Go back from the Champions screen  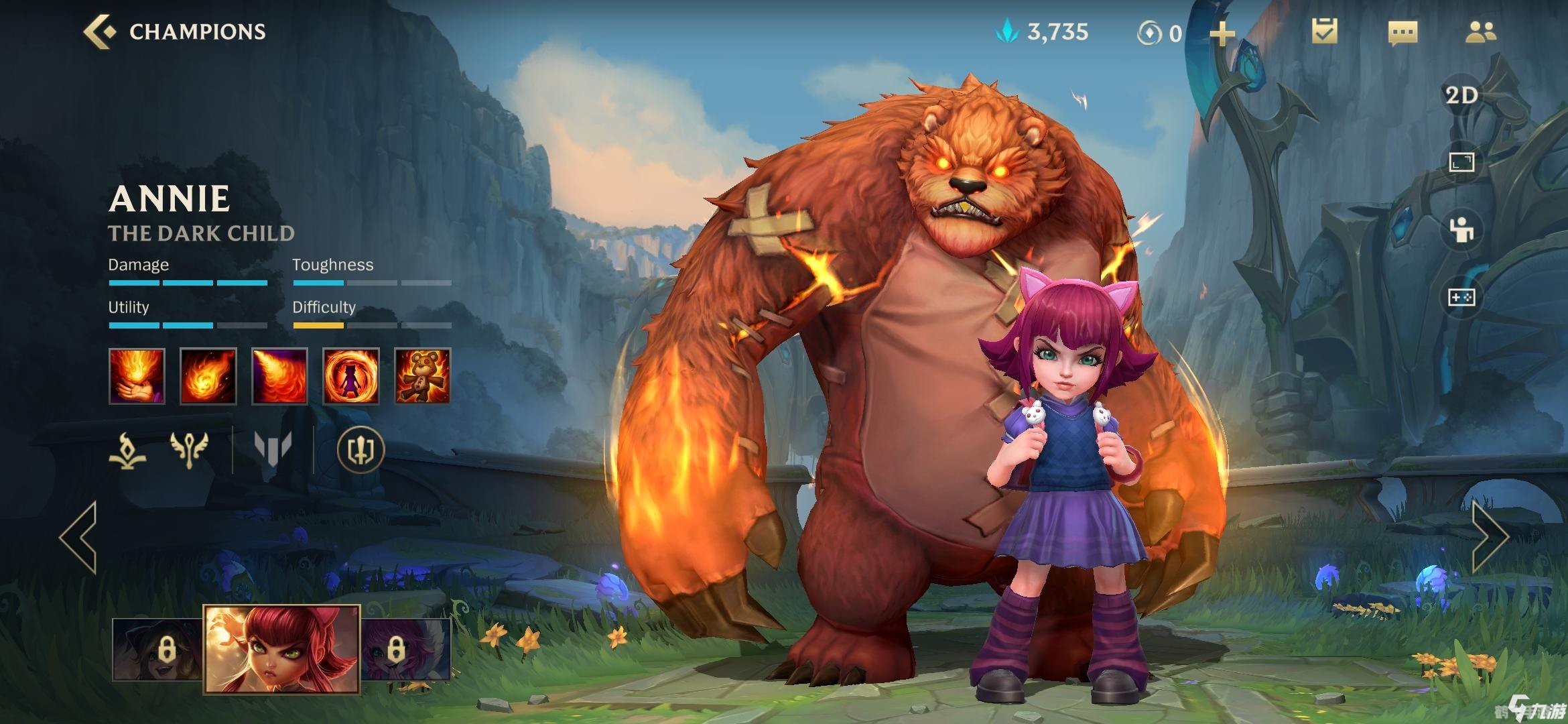pyautogui.click(x=99, y=32)
